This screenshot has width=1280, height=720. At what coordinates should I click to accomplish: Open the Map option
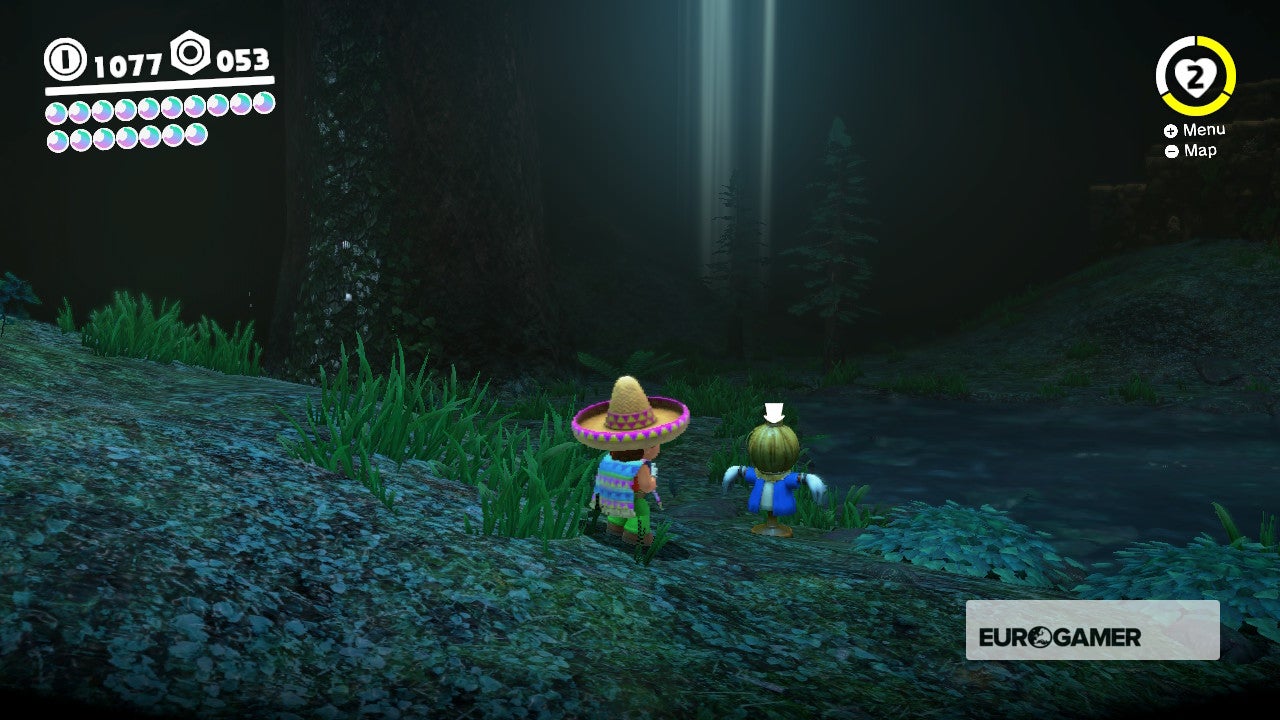(x=1194, y=150)
